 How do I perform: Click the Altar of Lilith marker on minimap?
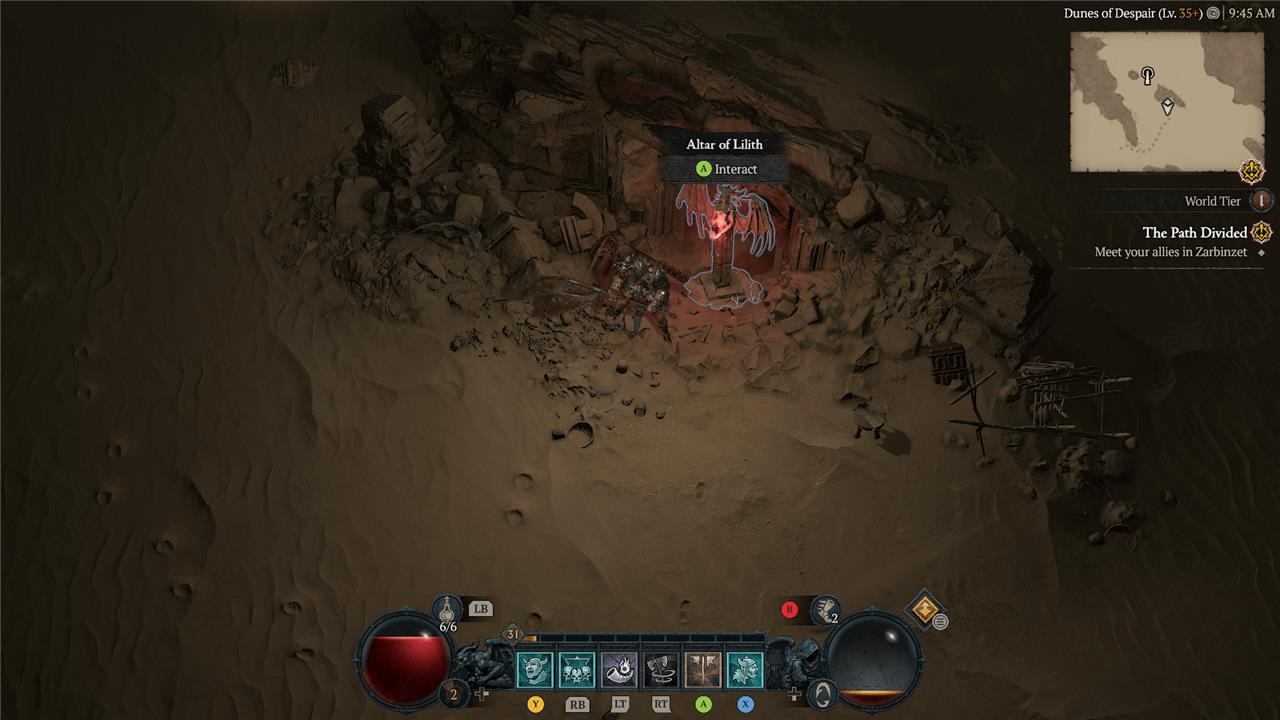[1148, 75]
